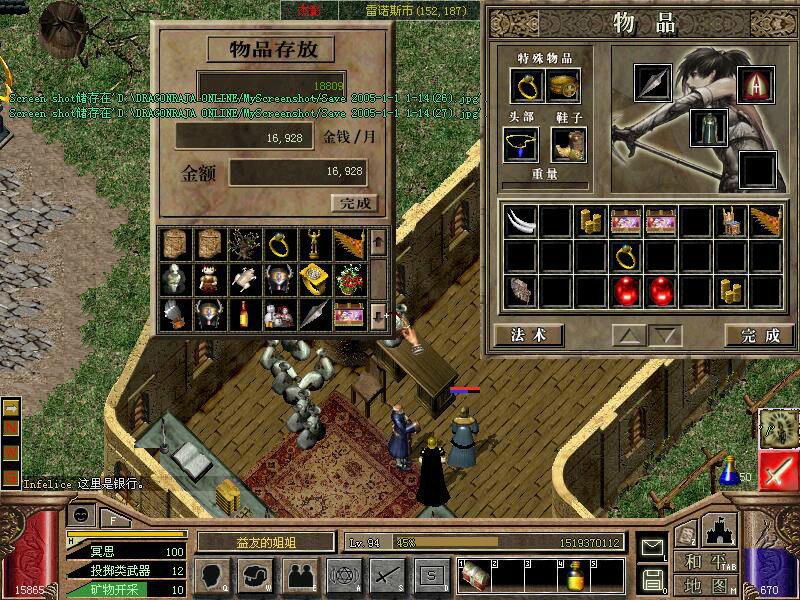
Task: Select the blue gem necklace slot
Action: [520, 146]
